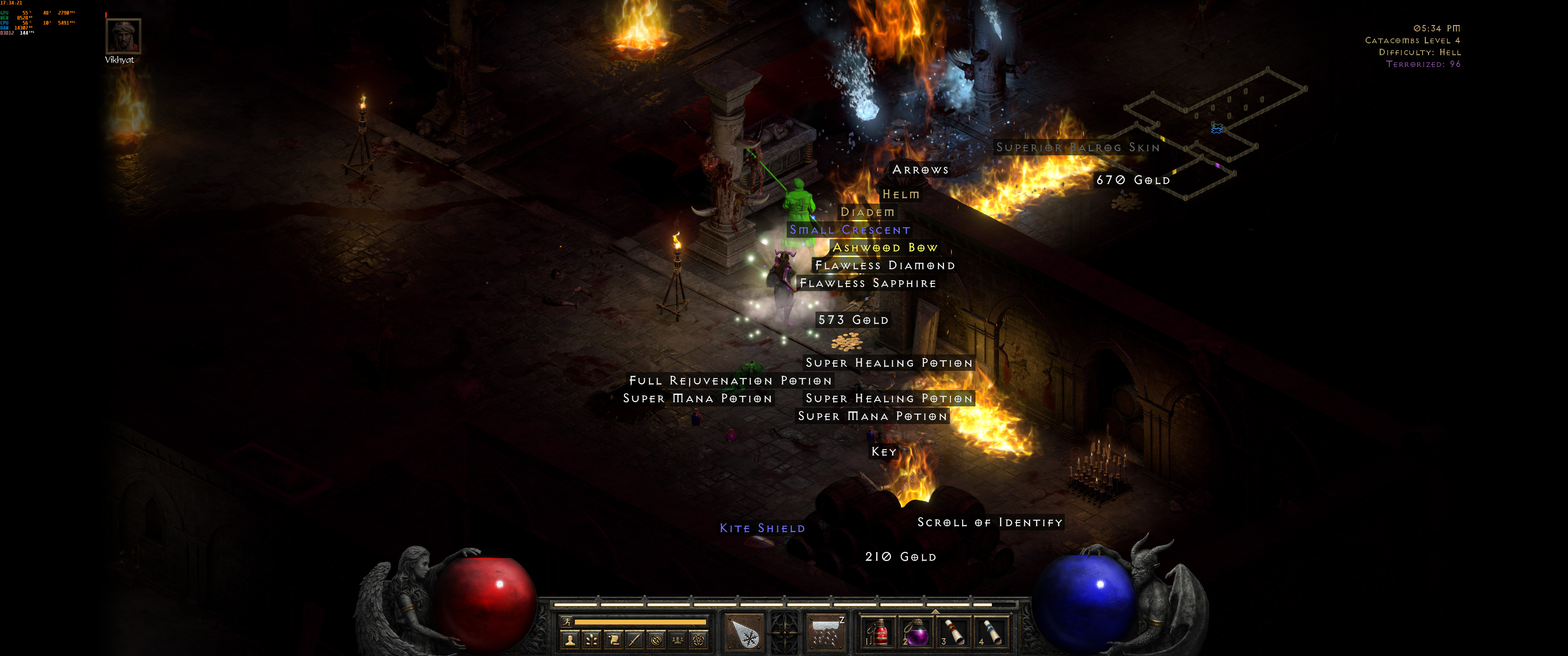Screen dimensions: 1568x656
Task: Open the game menu pentagram icon
Action: point(699,640)
